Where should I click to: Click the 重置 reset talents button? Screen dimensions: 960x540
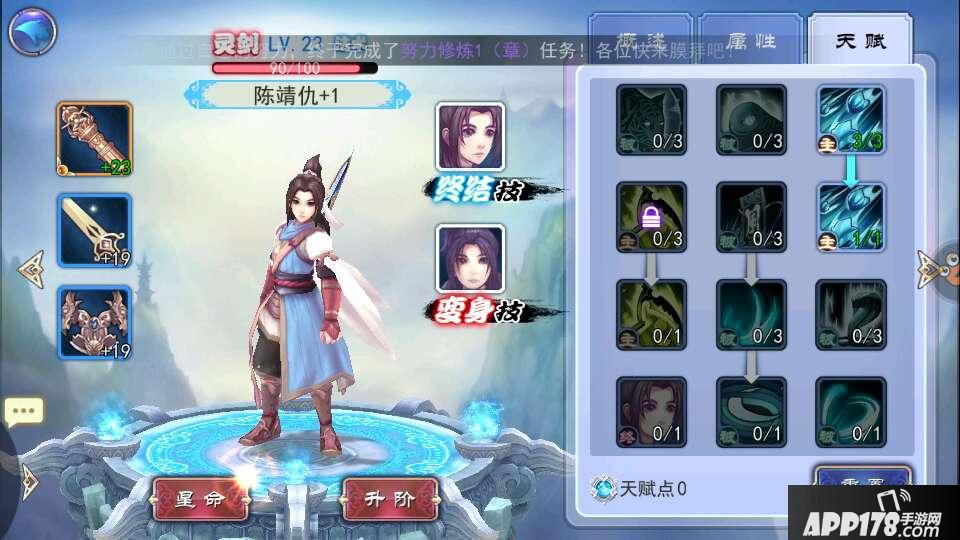[862, 478]
